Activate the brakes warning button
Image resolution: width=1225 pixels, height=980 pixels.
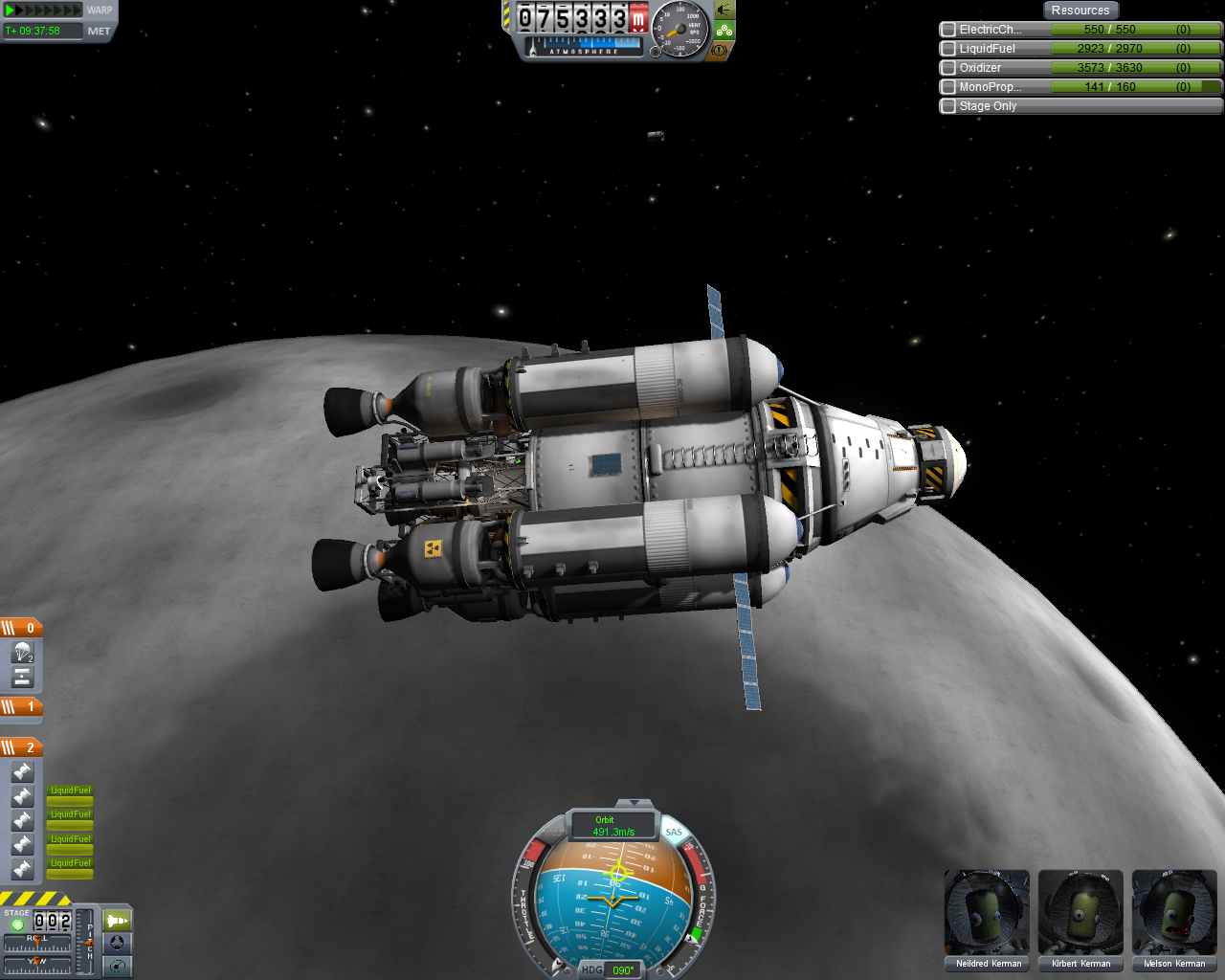pos(720,50)
